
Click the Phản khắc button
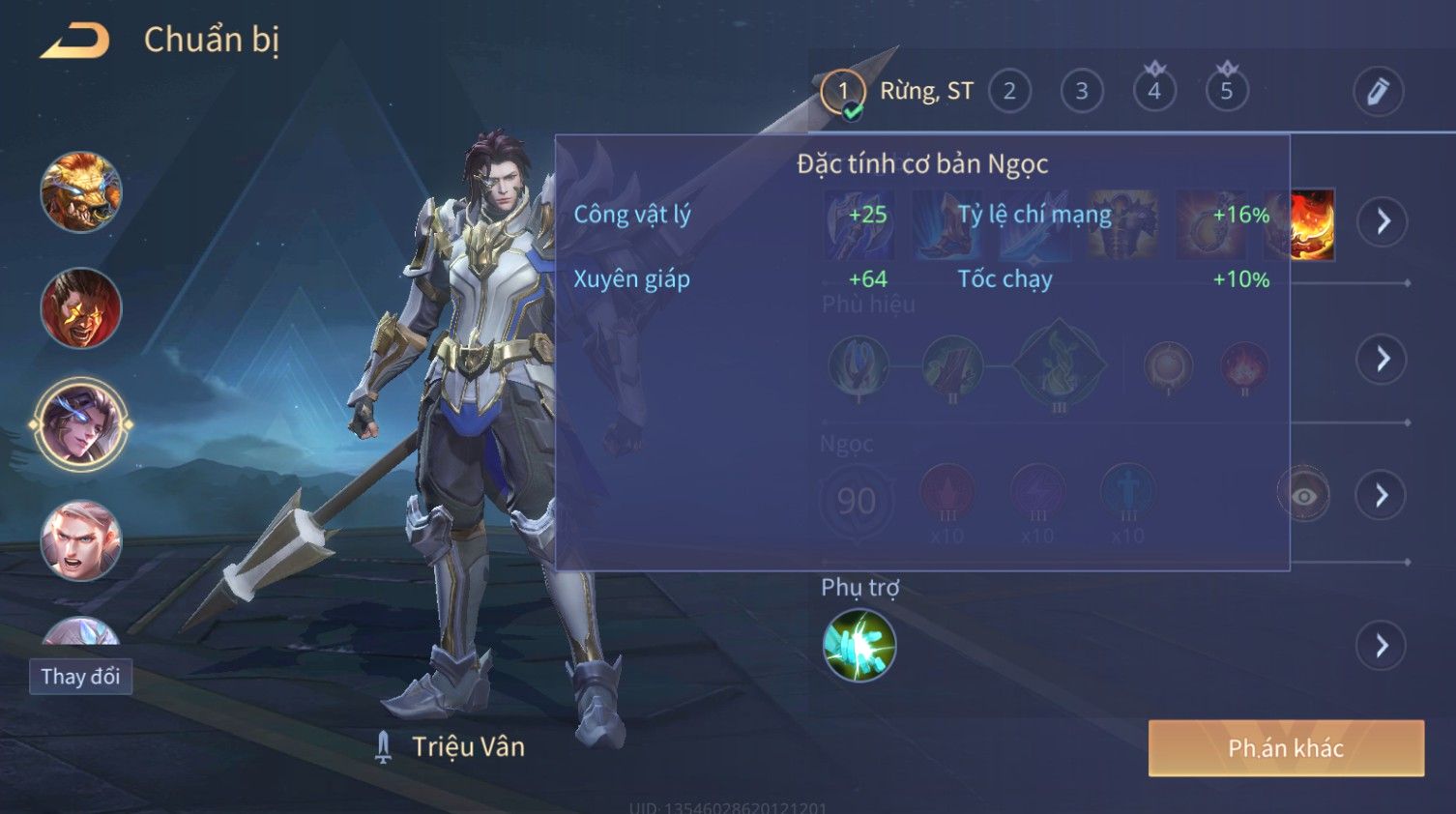[1286, 748]
